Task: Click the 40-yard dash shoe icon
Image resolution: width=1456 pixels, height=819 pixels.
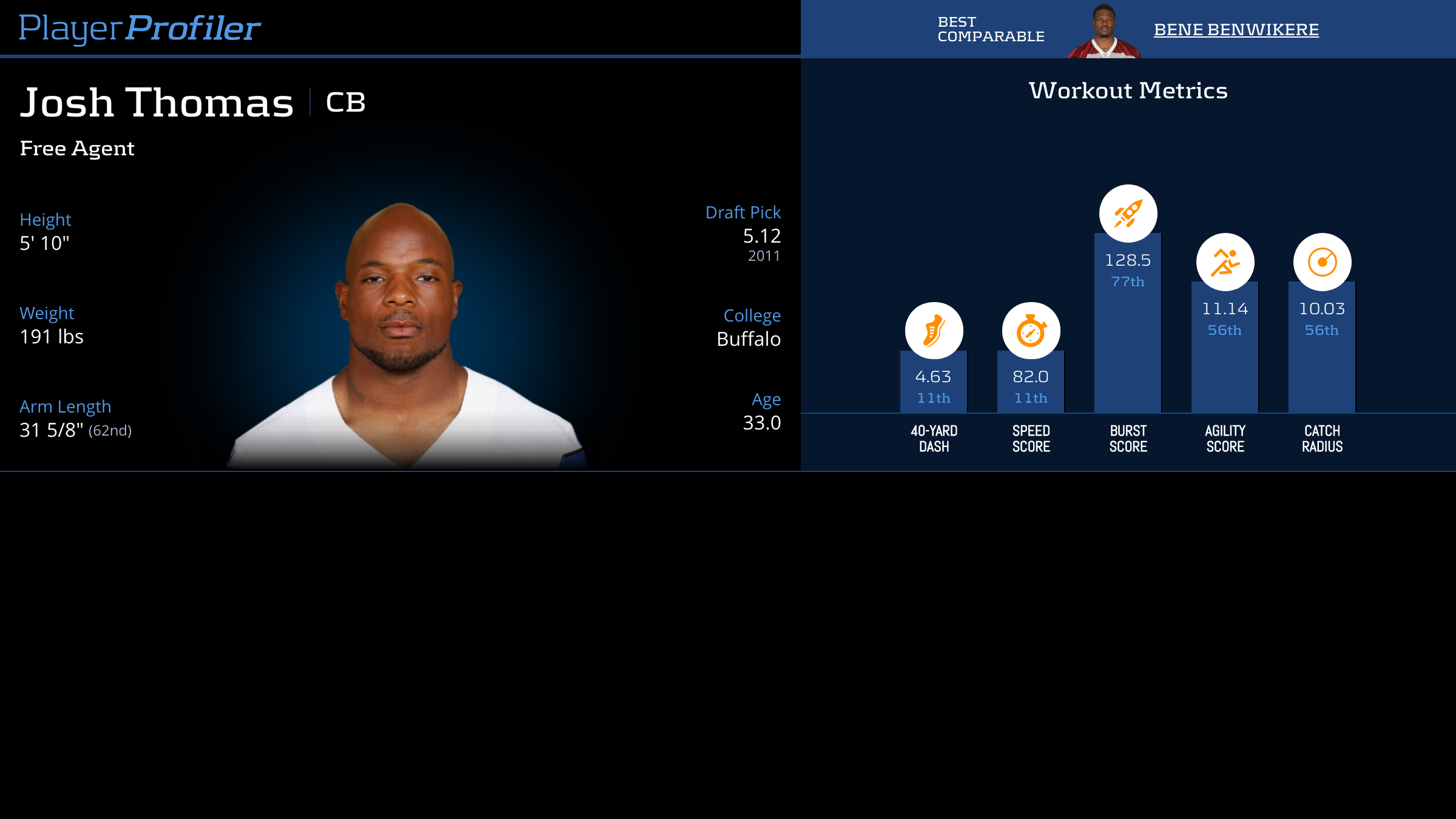Action: click(x=934, y=331)
